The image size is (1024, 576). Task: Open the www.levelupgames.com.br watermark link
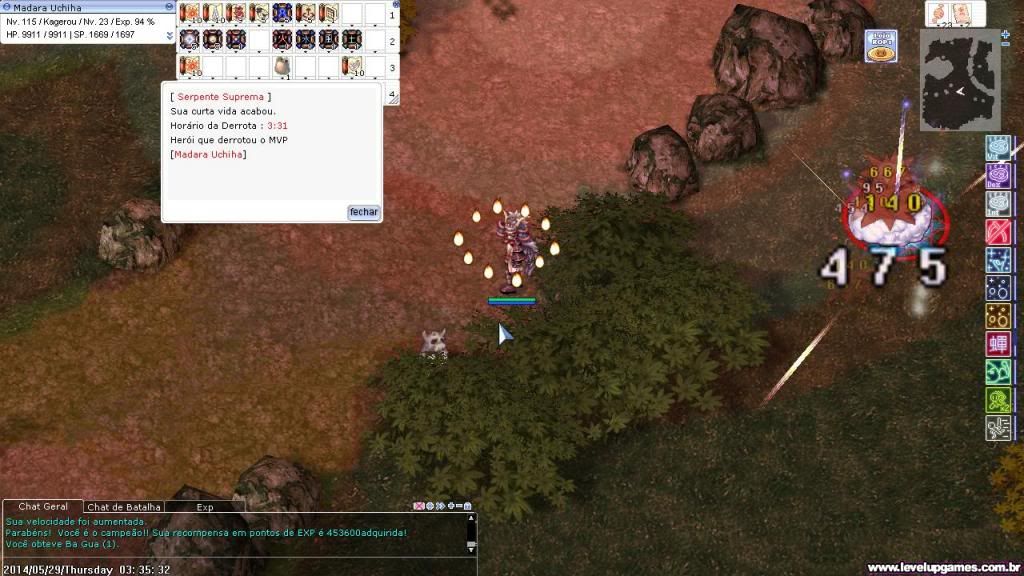942,567
